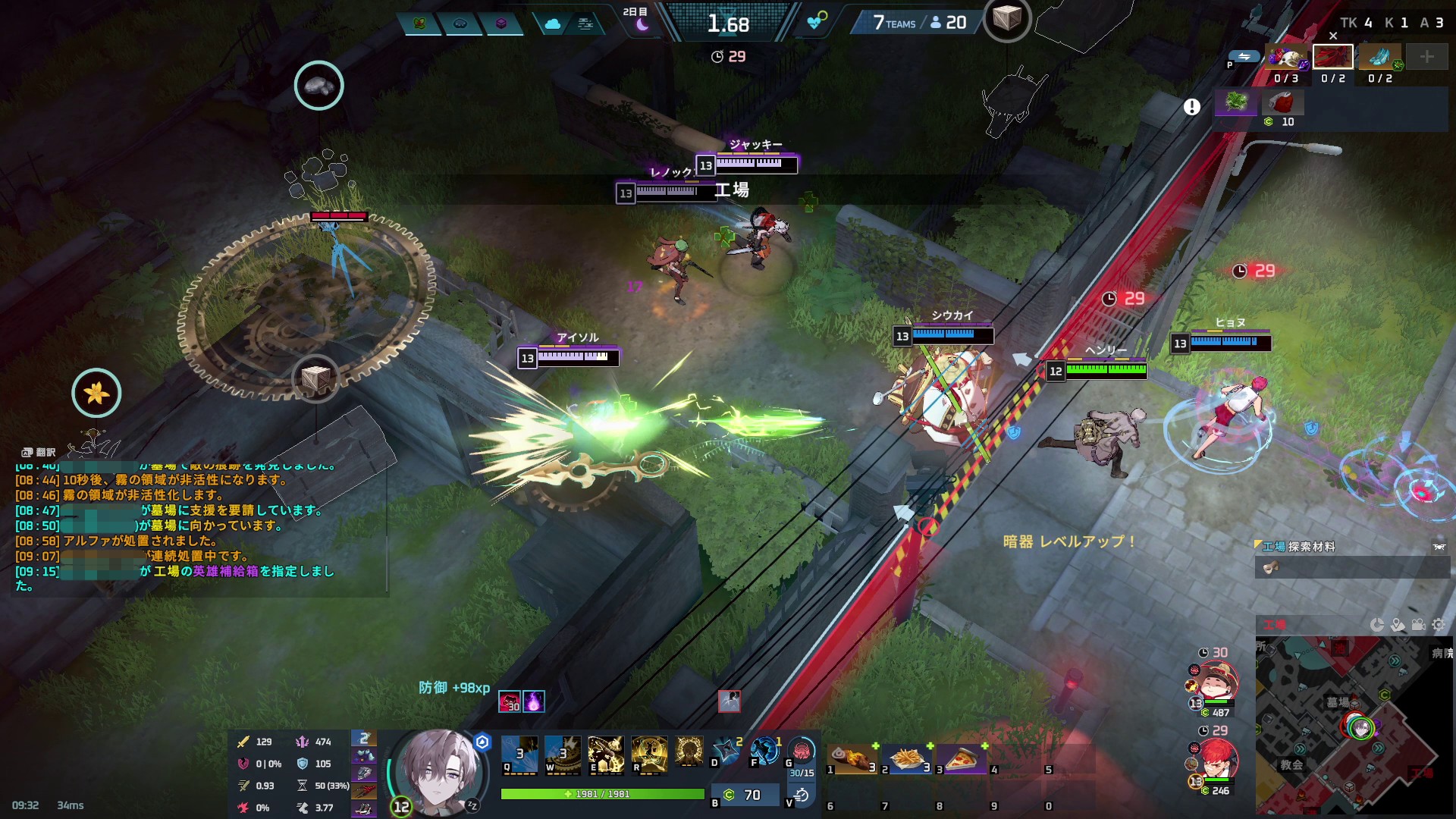Use the E skill ability
The height and width of the screenshot is (819, 1456).
(606, 754)
